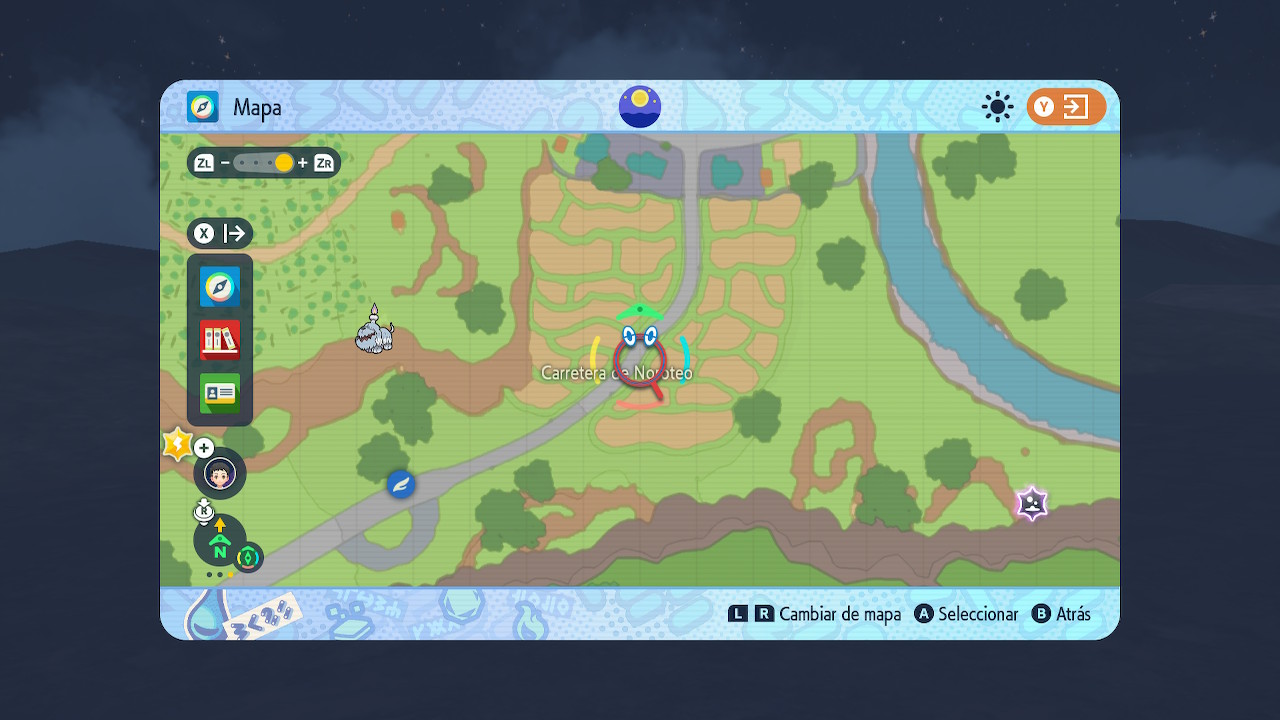The image size is (1280, 720).
Task: Open the green trainer profile card app
Action: (x=220, y=393)
